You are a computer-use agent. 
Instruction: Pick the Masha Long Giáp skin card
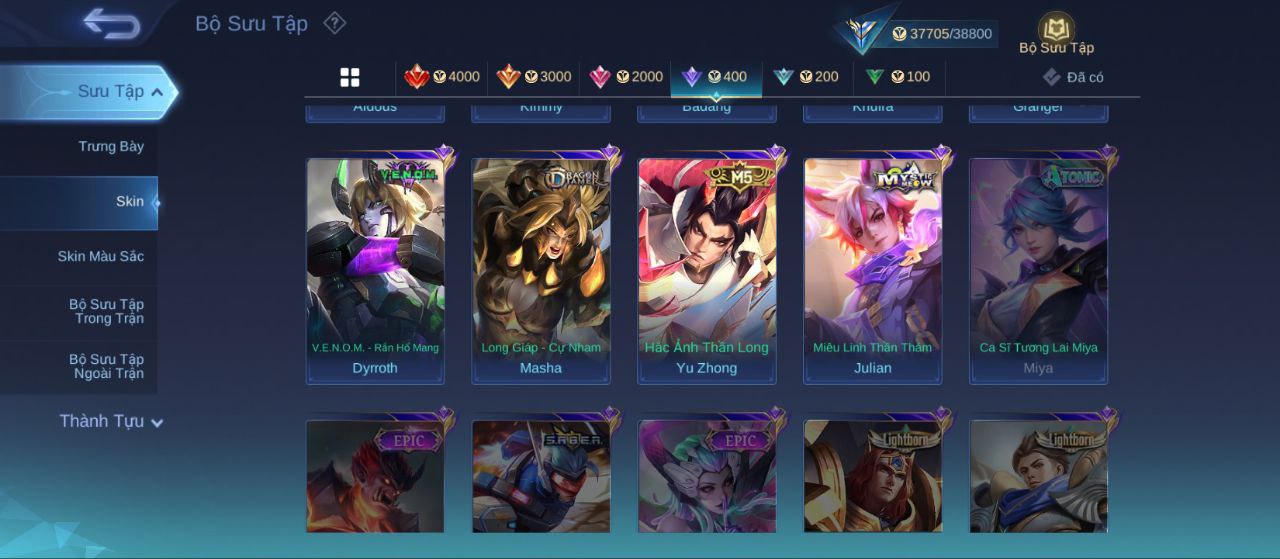click(x=541, y=270)
